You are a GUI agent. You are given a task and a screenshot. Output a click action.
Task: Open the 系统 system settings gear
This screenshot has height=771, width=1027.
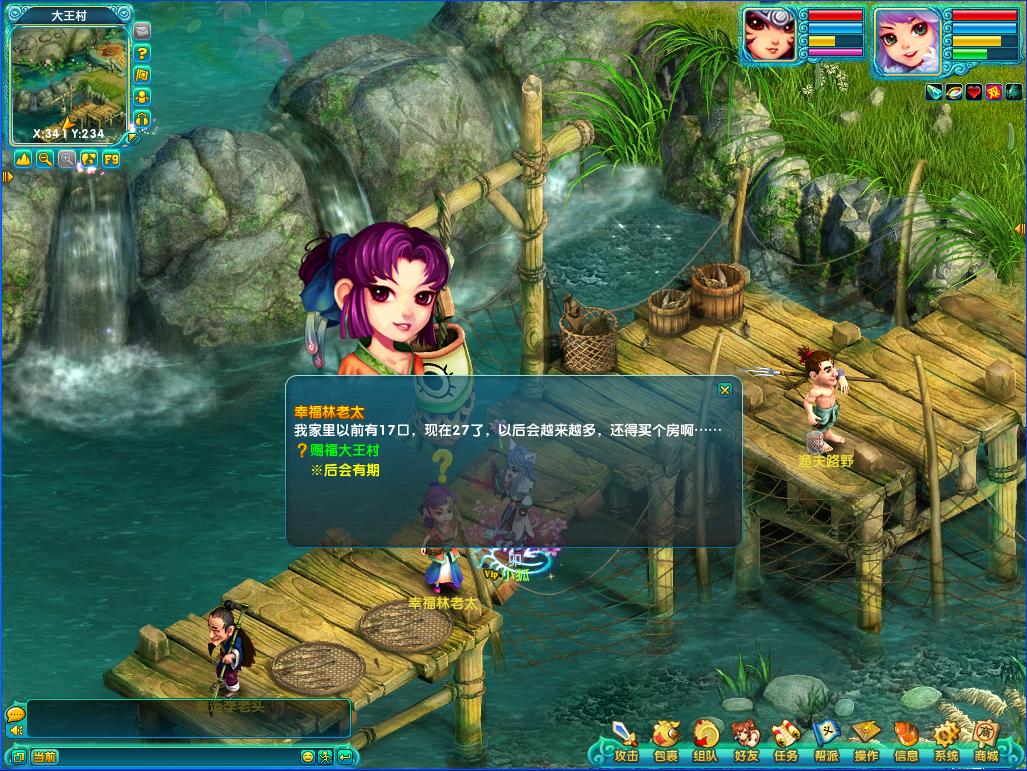[946, 742]
